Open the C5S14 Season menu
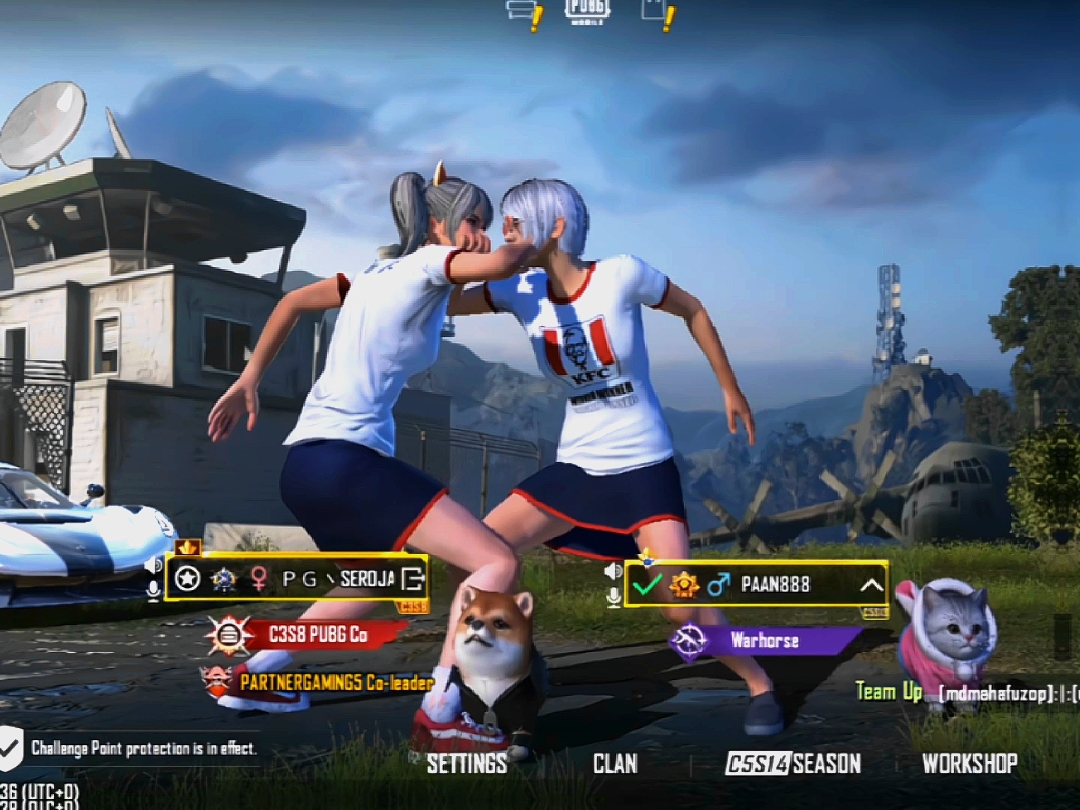The width and height of the screenshot is (1080, 810). tap(793, 764)
